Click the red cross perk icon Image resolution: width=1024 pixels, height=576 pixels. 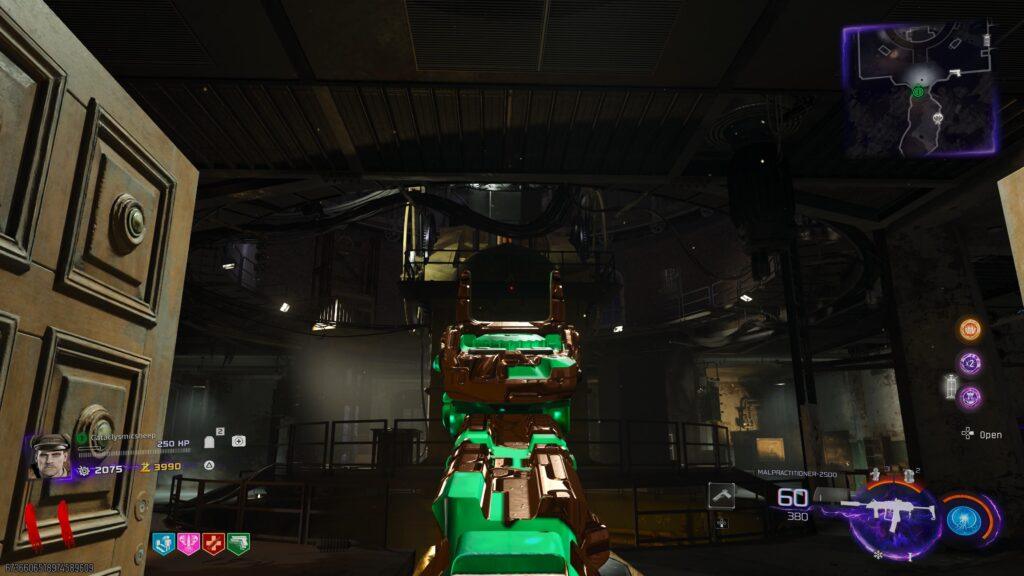(x=213, y=542)
